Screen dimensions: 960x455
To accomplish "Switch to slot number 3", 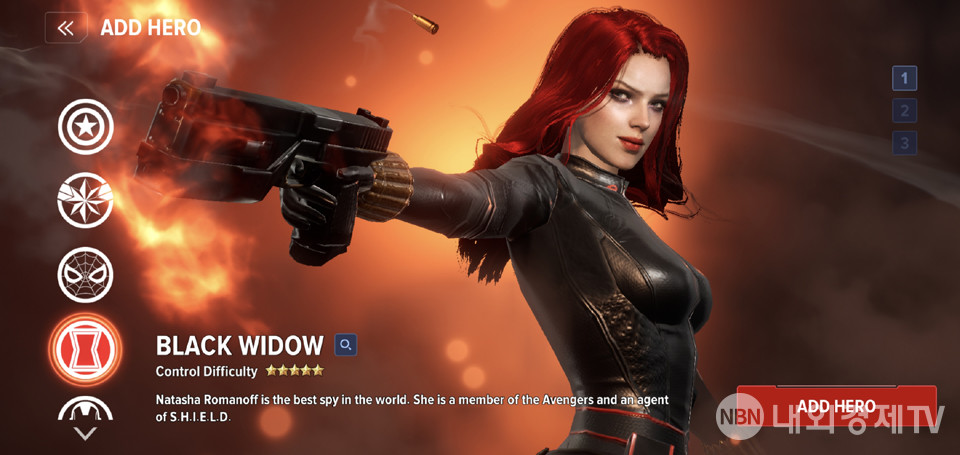I will point(904,143).
